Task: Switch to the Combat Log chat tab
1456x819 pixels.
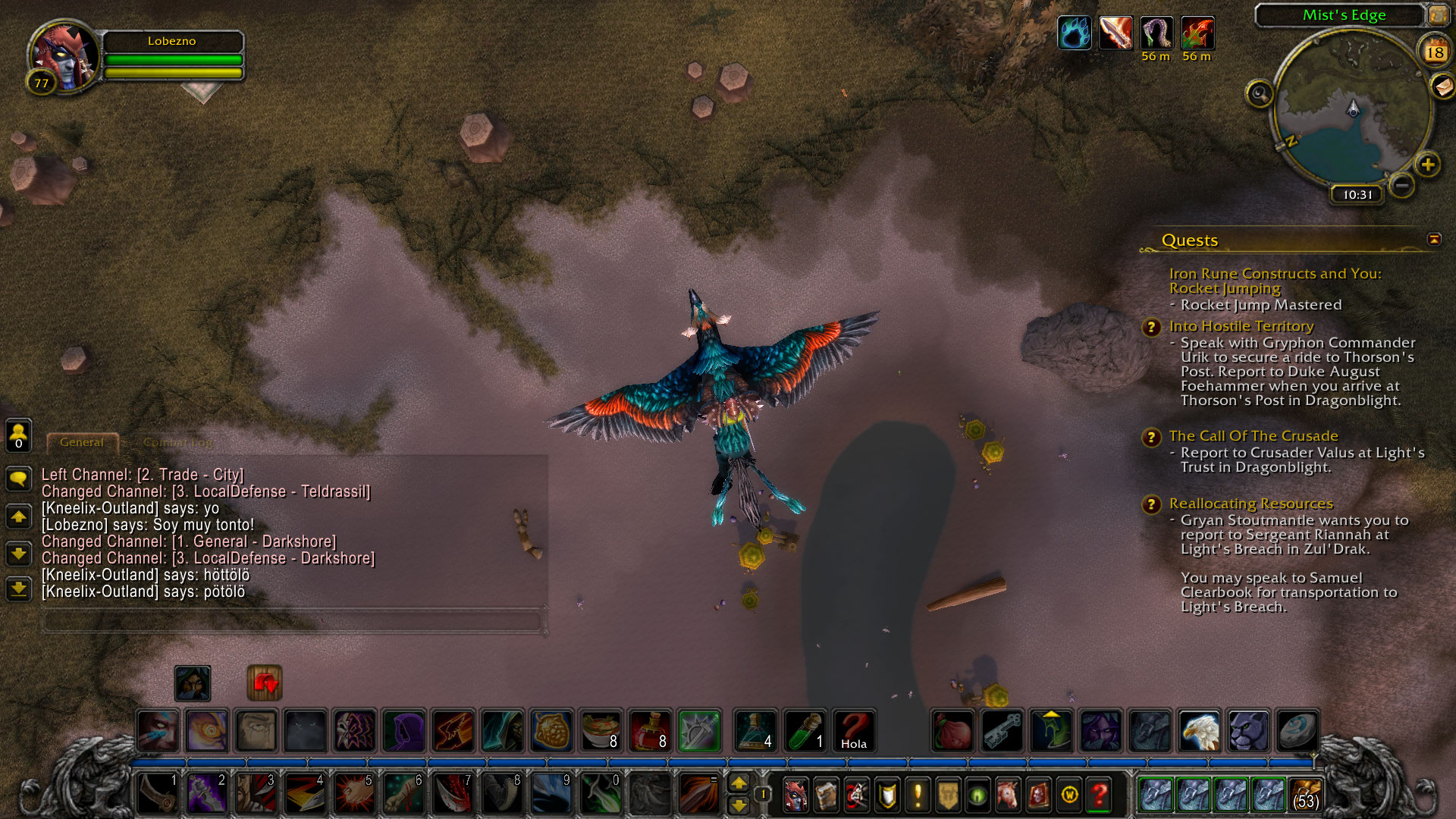Action: point(177,442)
